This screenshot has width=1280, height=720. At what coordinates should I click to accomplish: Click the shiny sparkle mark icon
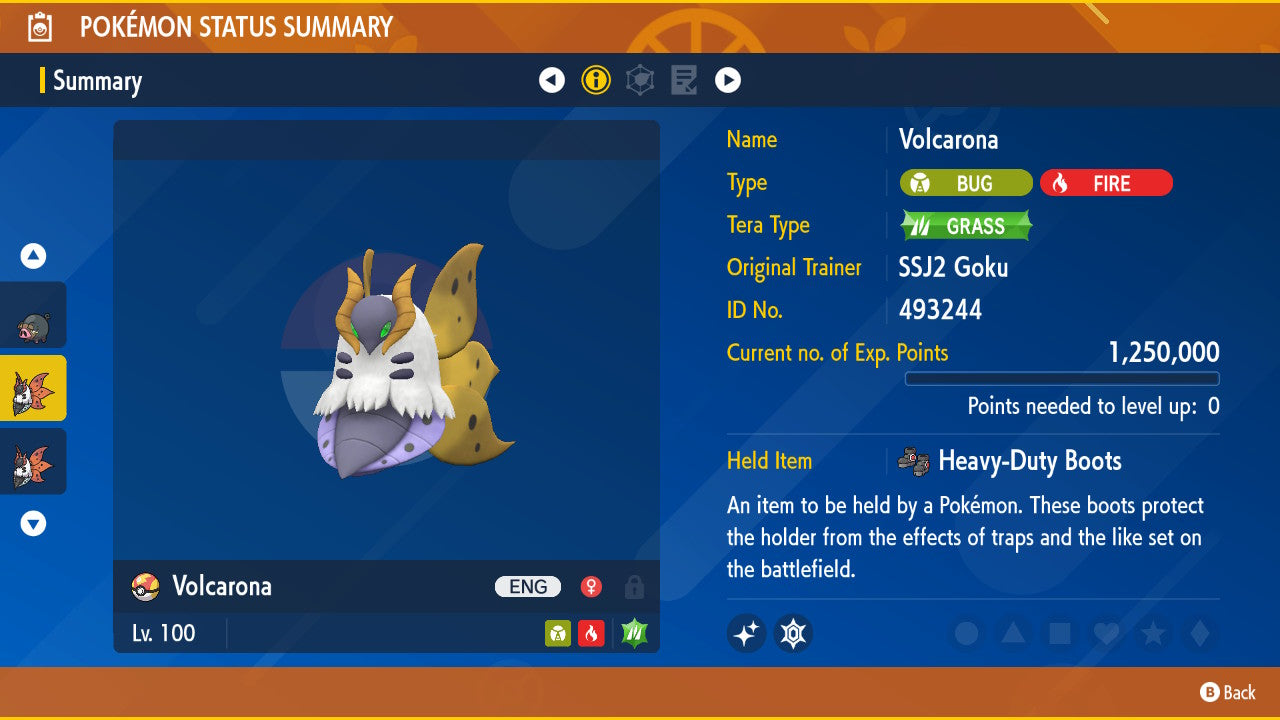tap(746, 633)
